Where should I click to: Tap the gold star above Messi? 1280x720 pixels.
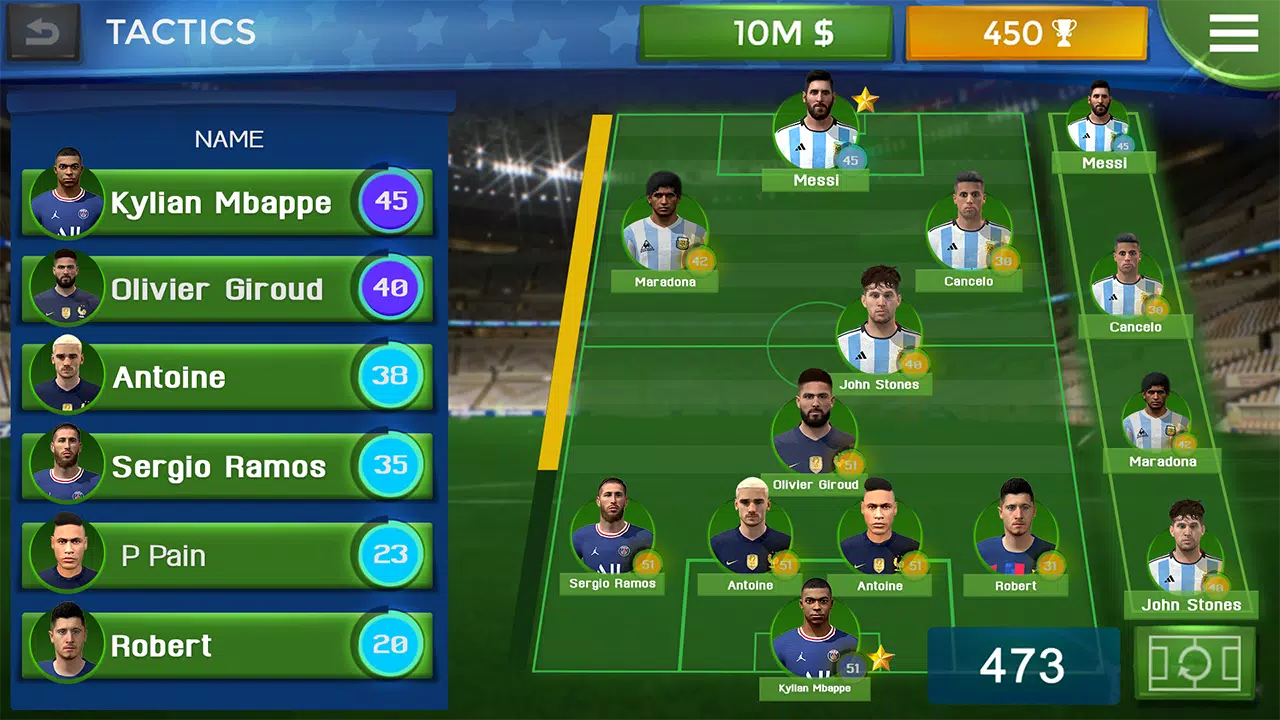(x=868, y=97)
